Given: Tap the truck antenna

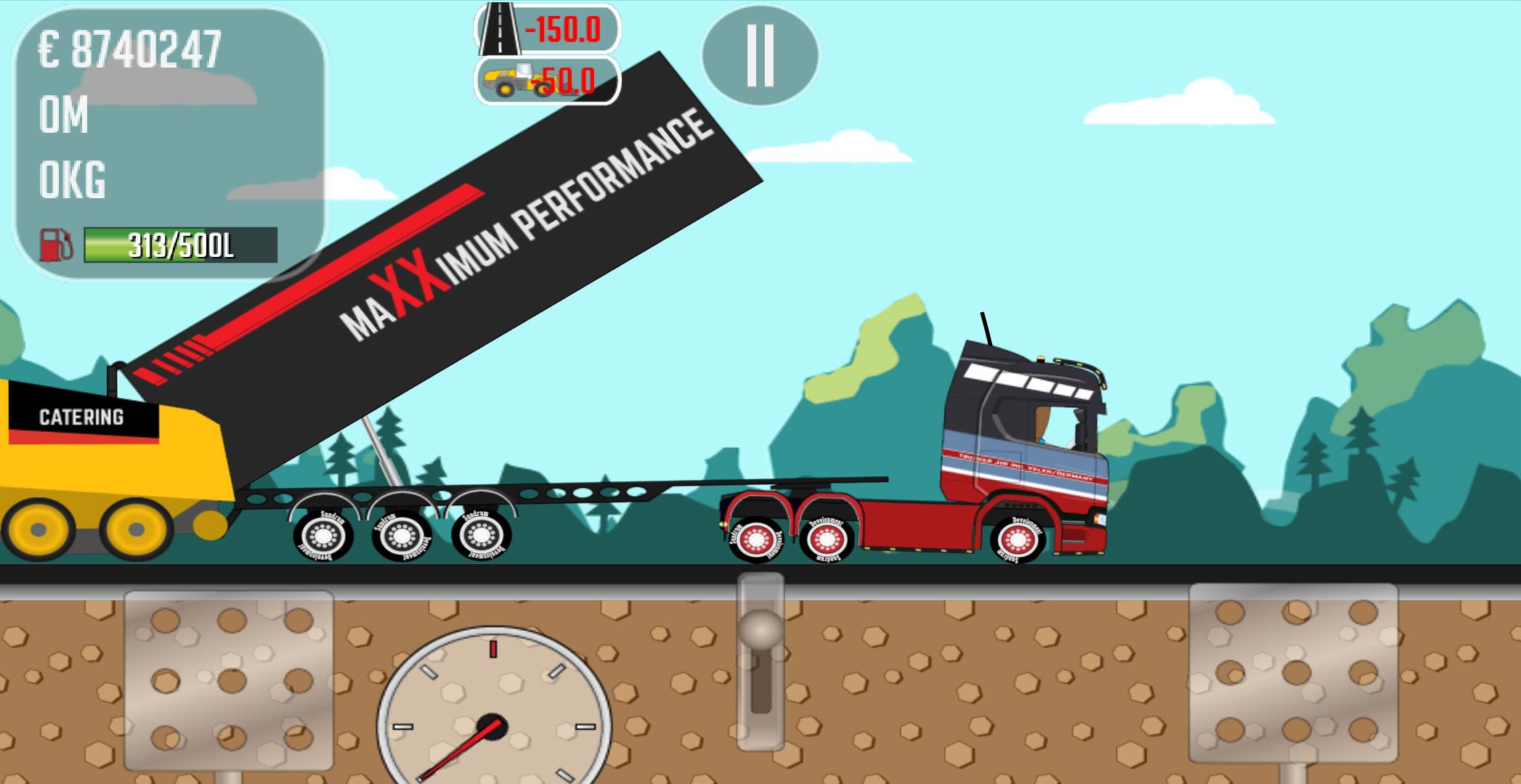Looking at the screenshot, I should click(984, 327).
